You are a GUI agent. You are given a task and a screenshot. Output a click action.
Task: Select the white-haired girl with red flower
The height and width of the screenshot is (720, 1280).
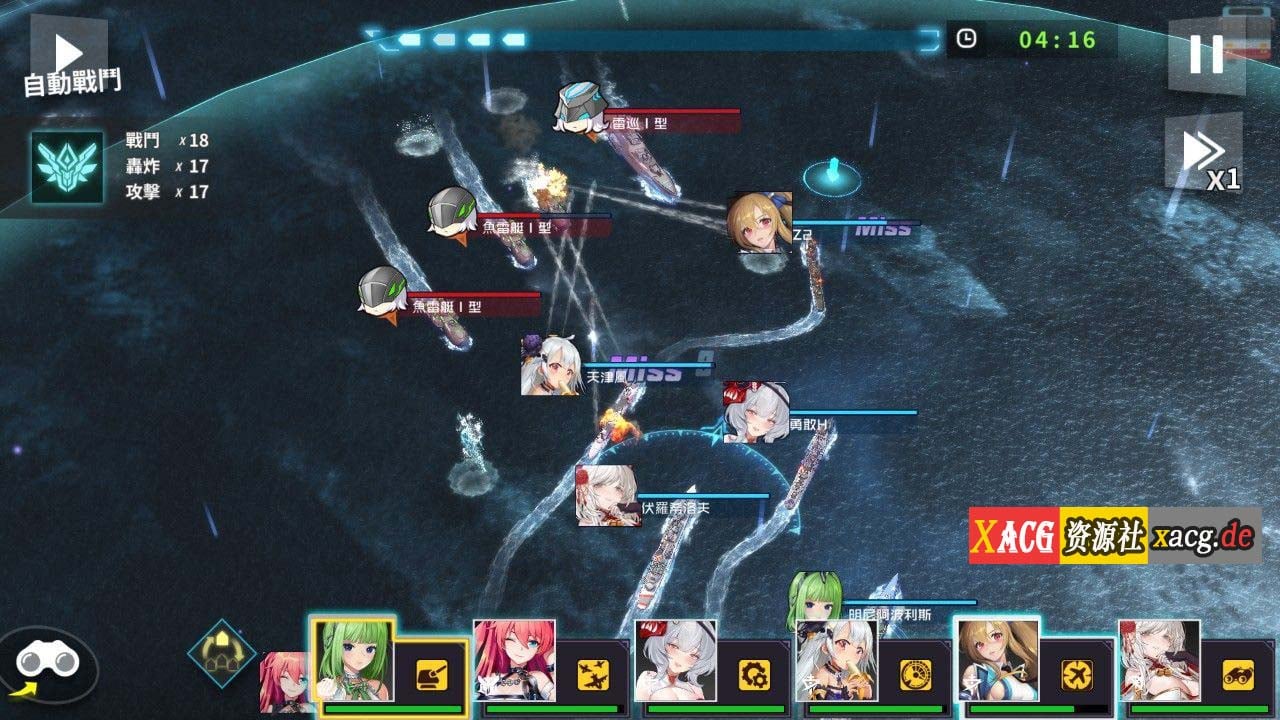click(x=1159, y=660)
